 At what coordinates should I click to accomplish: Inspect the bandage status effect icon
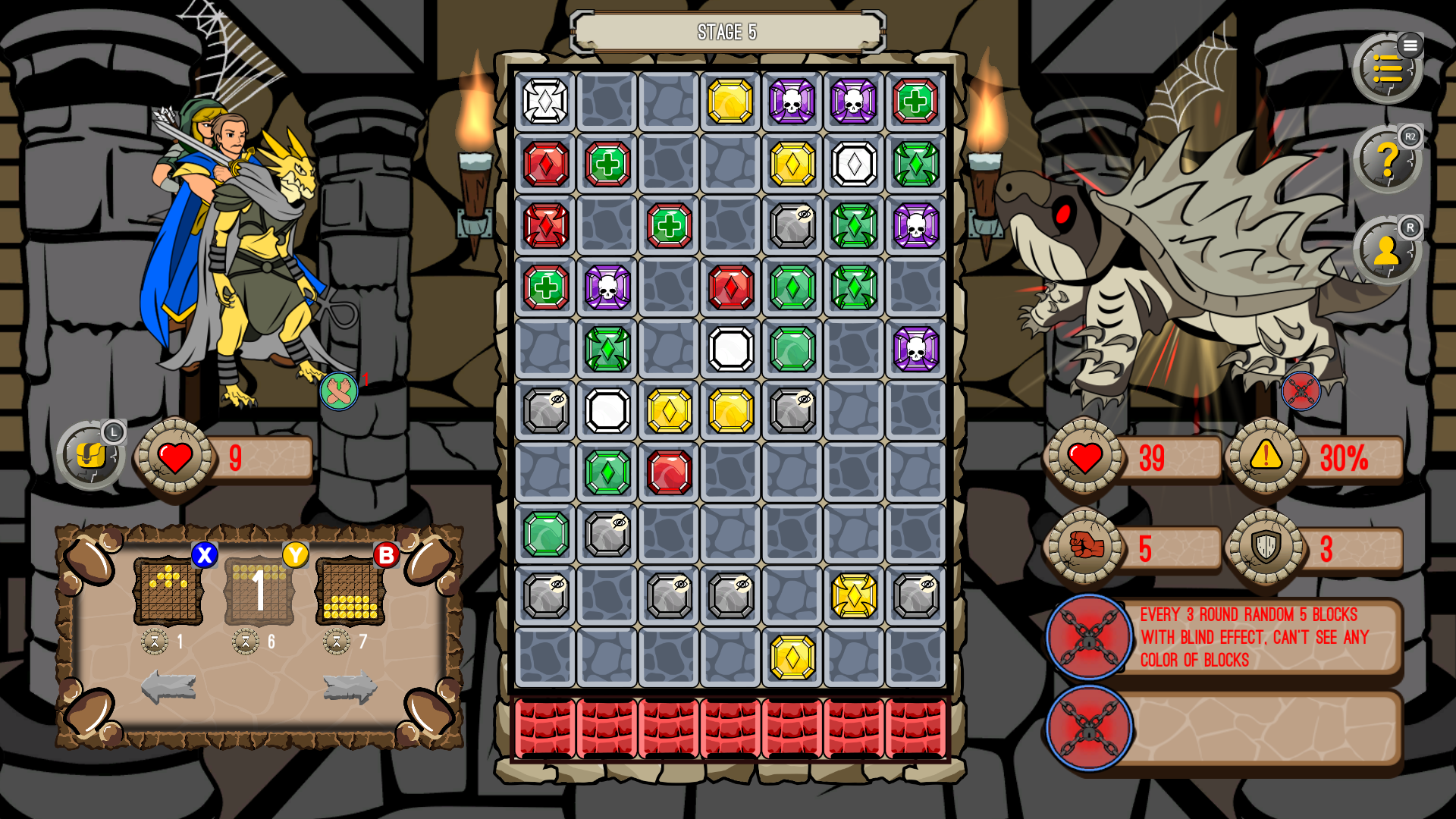[338, 391]
